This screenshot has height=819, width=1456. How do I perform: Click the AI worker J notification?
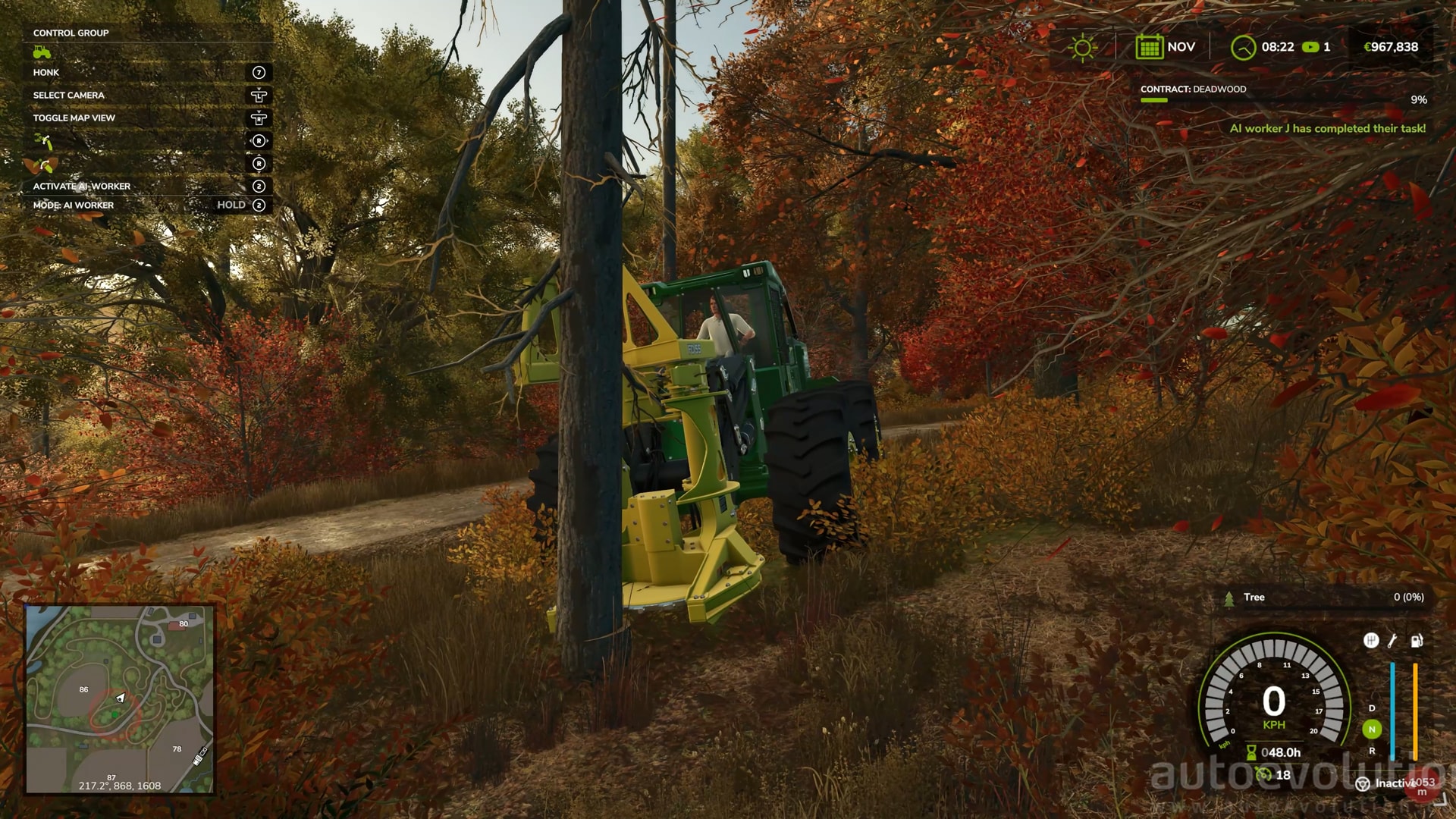point(1327,129)
